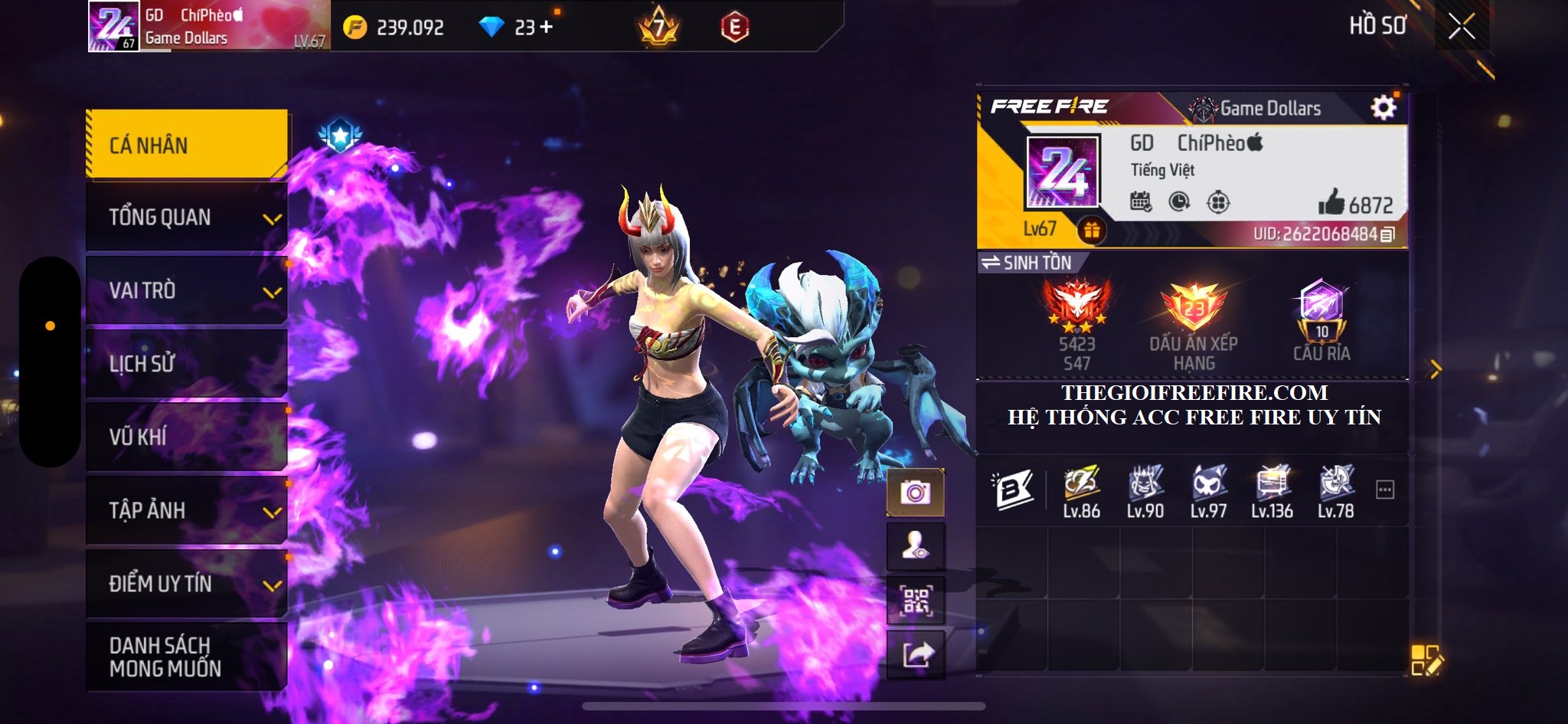Open profile settings gear icon

point(1383,108)
